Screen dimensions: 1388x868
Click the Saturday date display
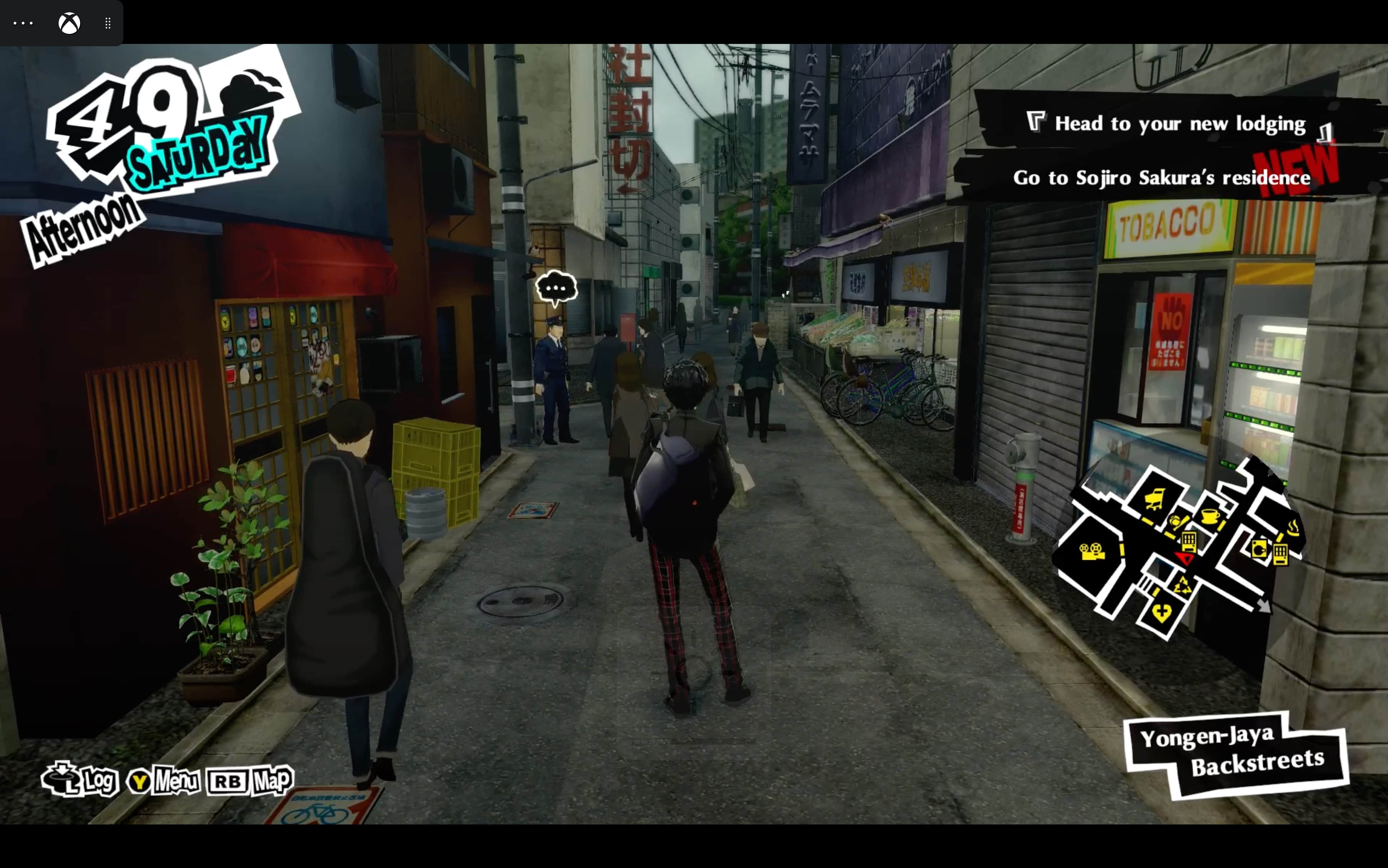click(x=198, y=152)
